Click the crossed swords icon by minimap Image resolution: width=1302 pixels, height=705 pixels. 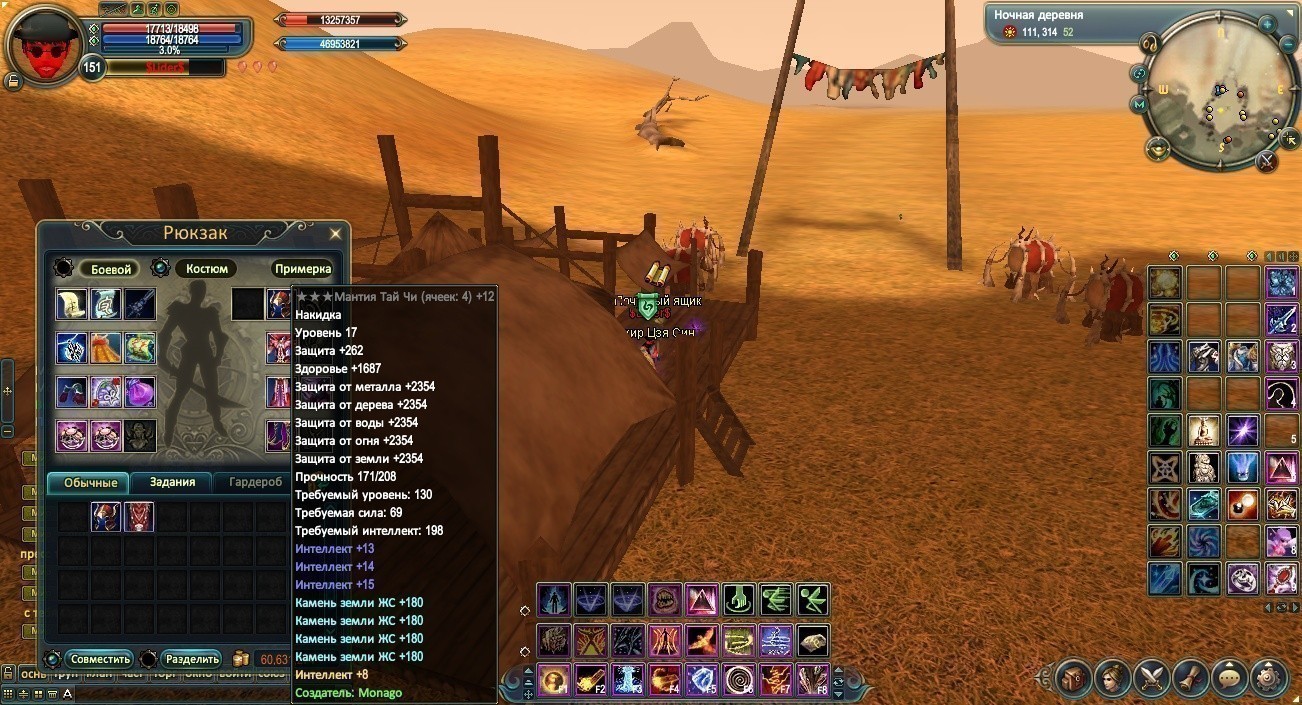click(x=1267, y=159)
